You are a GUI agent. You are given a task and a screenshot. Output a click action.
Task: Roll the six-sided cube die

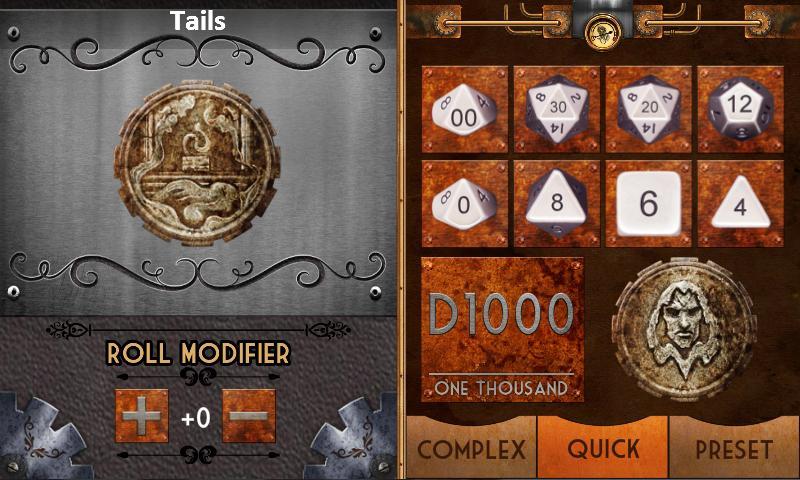pyautogui.click(x=647, y=203)
